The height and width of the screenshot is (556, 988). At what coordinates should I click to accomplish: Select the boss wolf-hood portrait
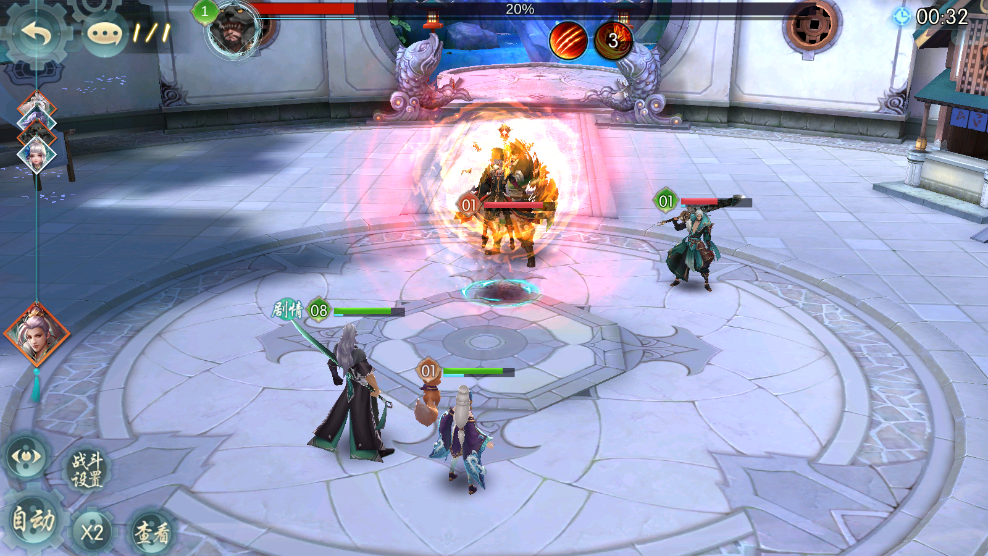[234, 30]
